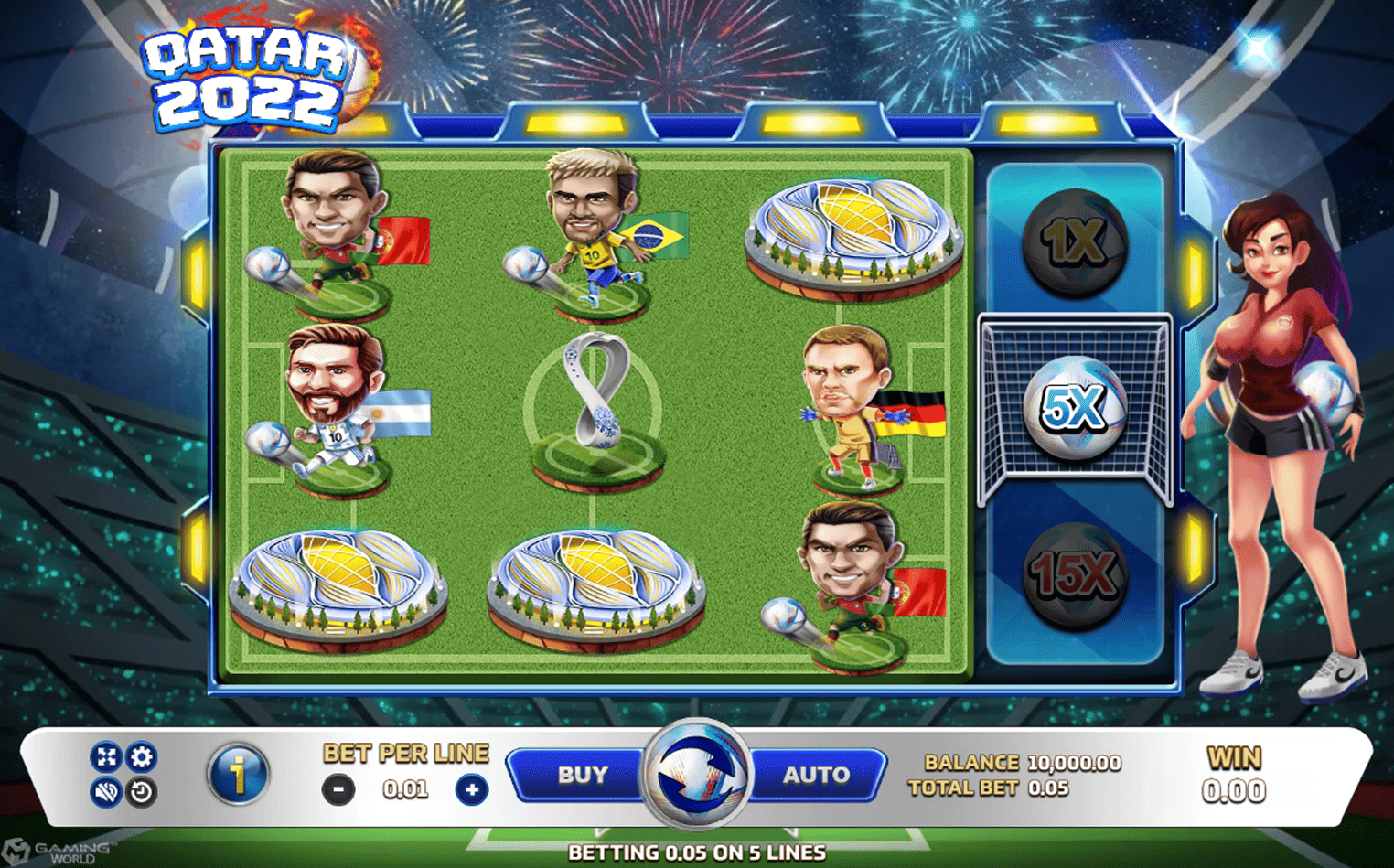Start automatic spins with AUTO

click(815, 775)
